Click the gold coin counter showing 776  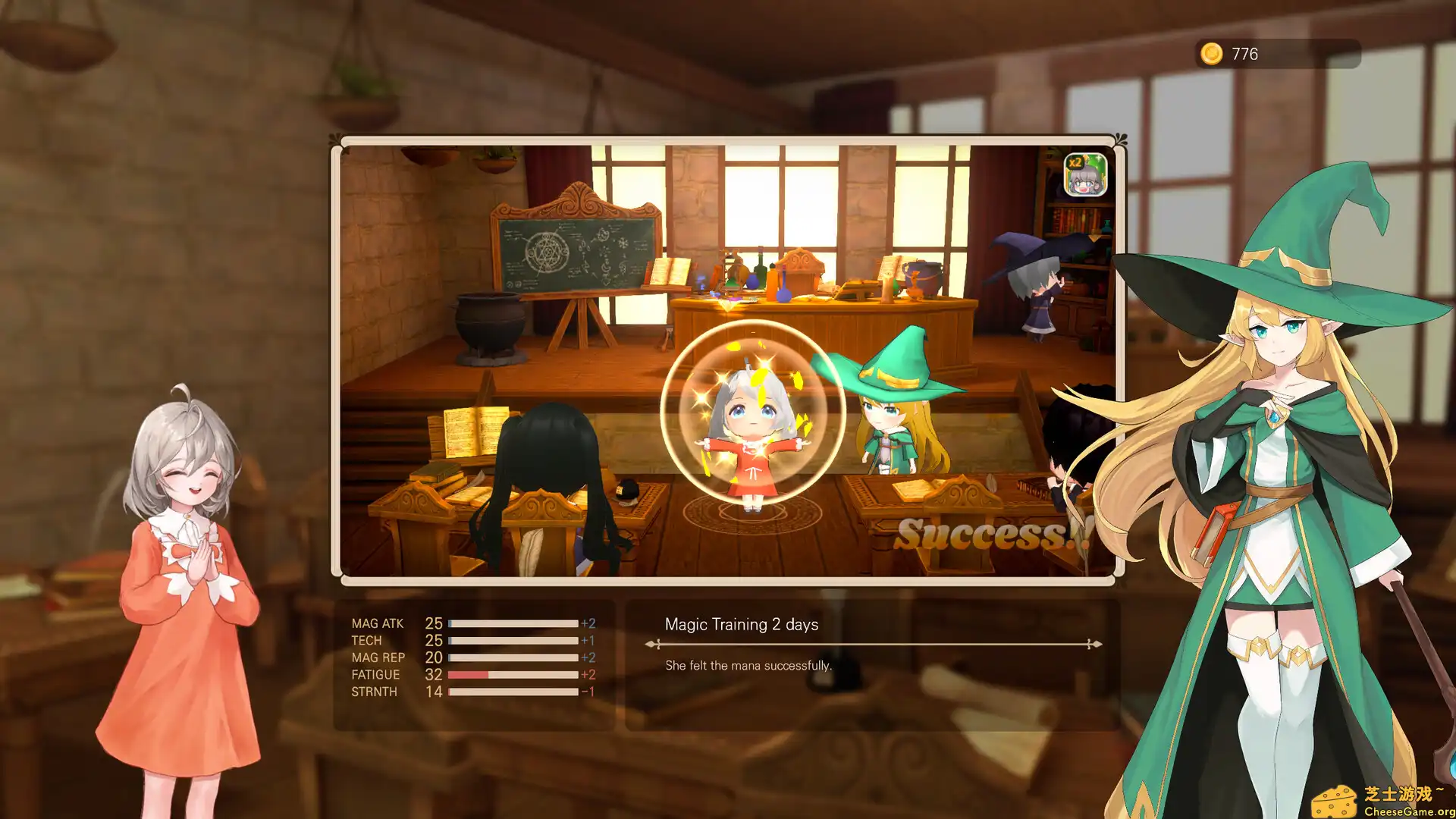pyautogui.click(x=1244, y=54)
